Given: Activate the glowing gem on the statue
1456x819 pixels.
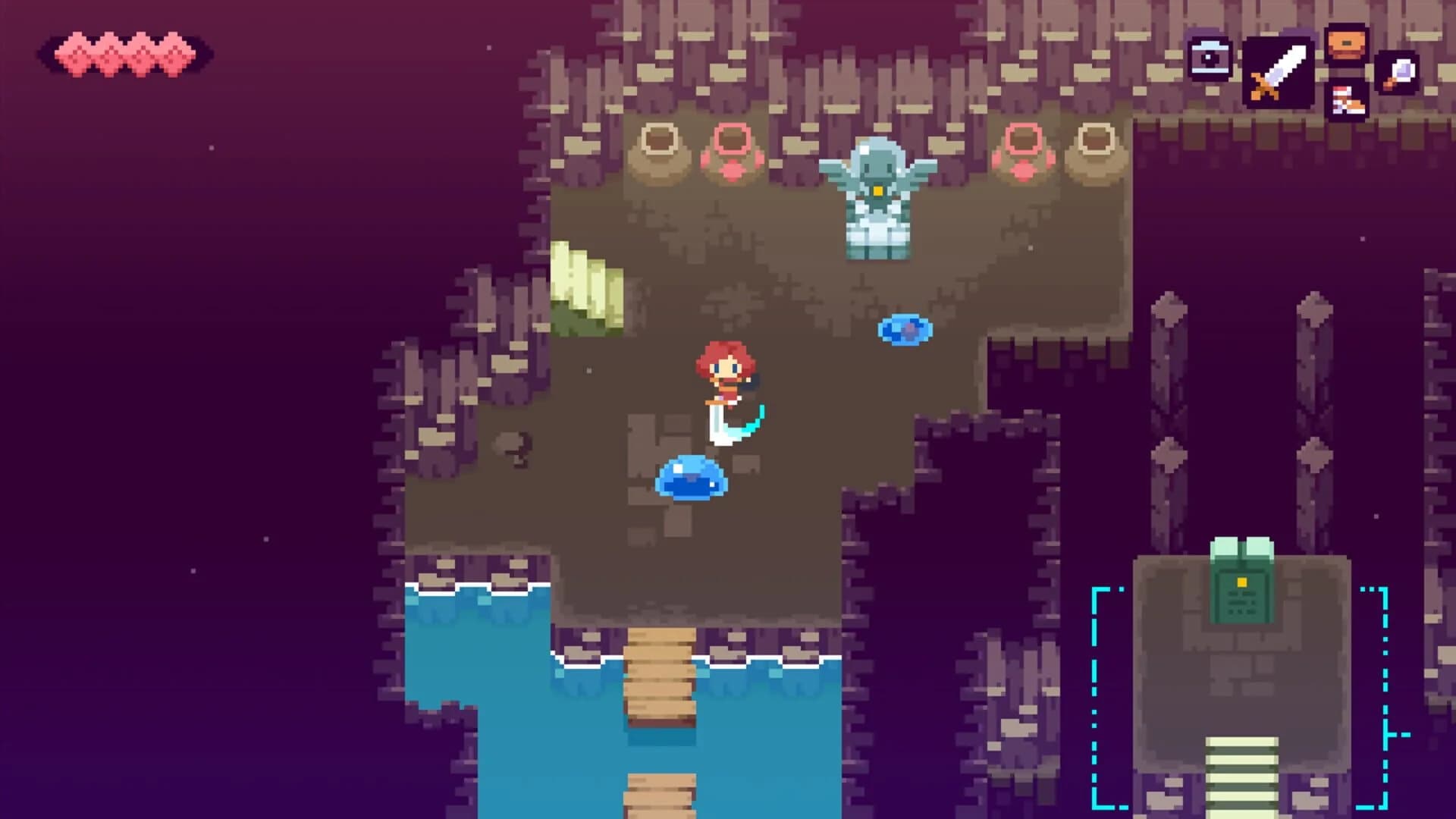Looking at the screenshot, I should (x=880, y=191).
